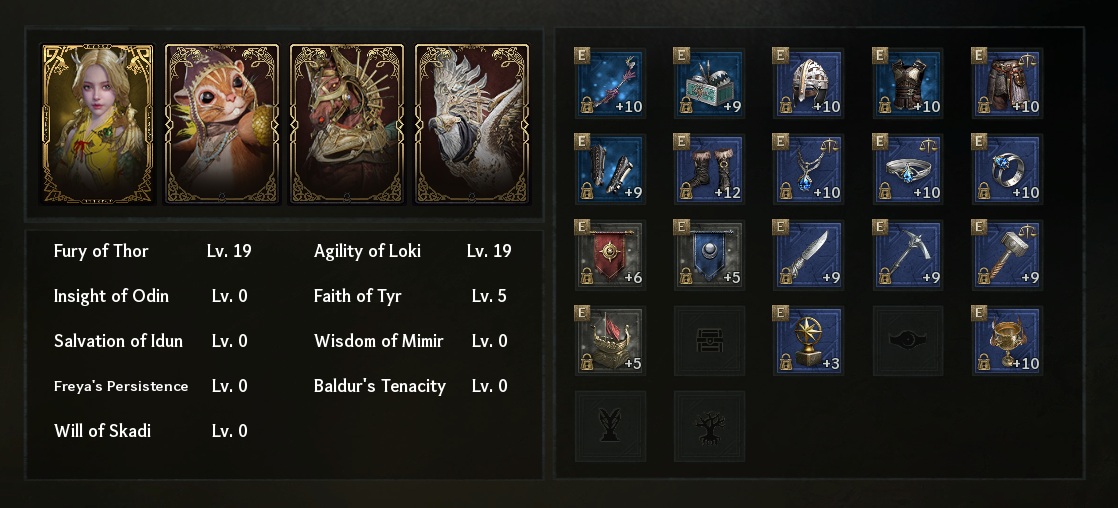Inspect the bow equipment slot
The width and height of the screenshot is (1118, 508).
point(610,83)
